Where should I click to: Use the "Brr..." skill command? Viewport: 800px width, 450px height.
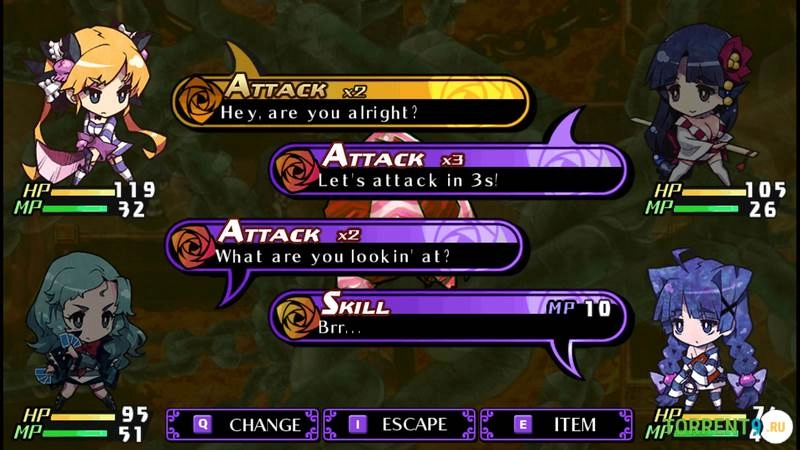tap(448, 317)
